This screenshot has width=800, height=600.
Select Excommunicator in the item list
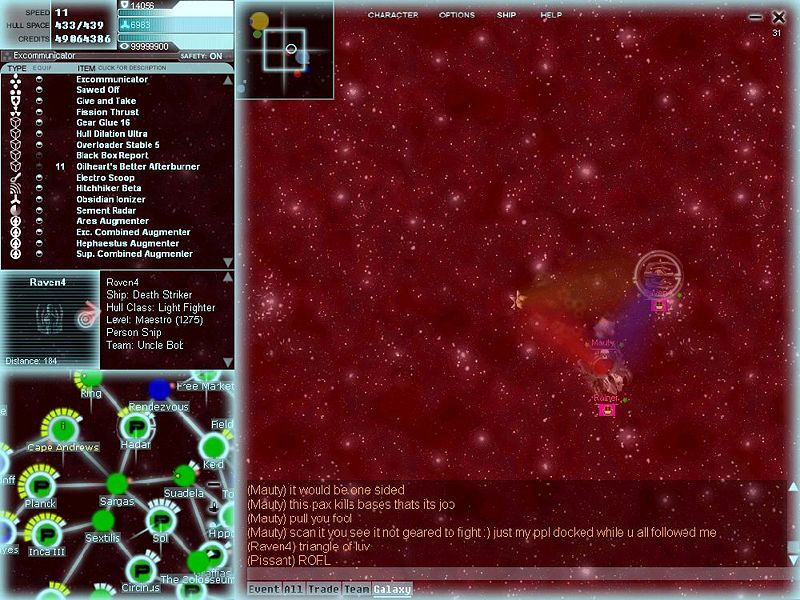click(112, 80)
